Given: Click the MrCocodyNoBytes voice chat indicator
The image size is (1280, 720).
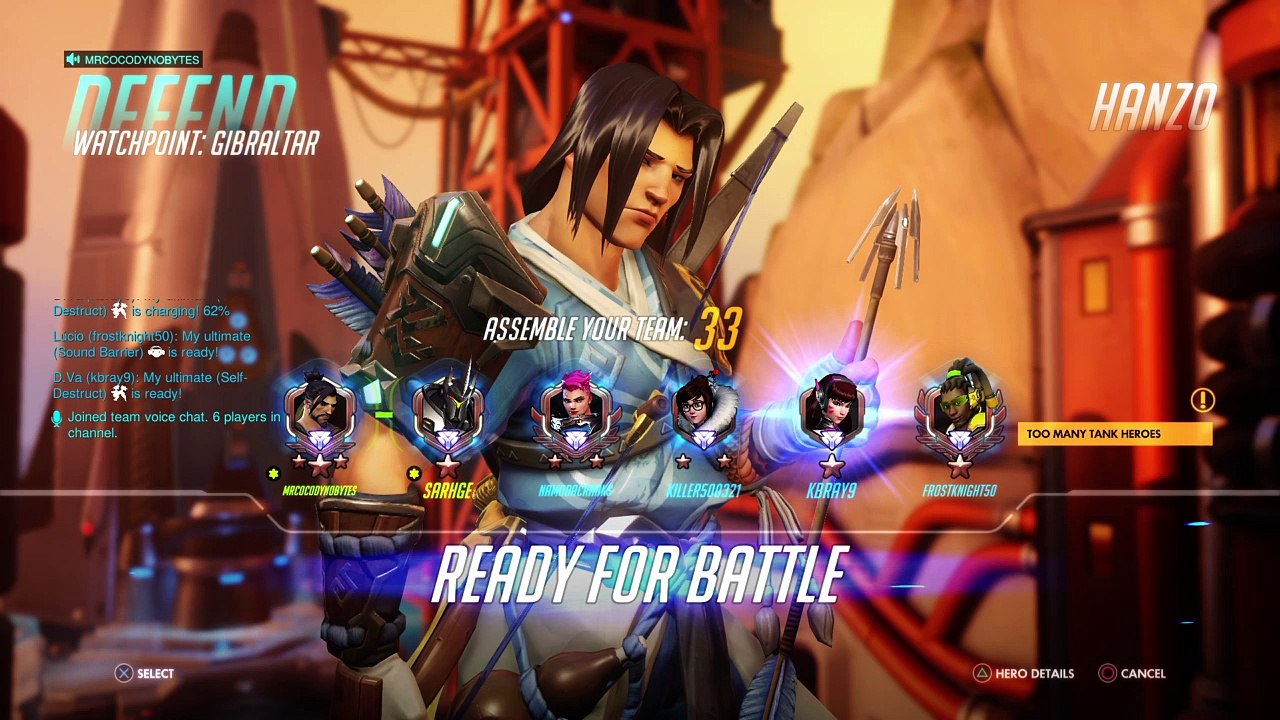Looking at the screenshot, I should coord(133,60).
